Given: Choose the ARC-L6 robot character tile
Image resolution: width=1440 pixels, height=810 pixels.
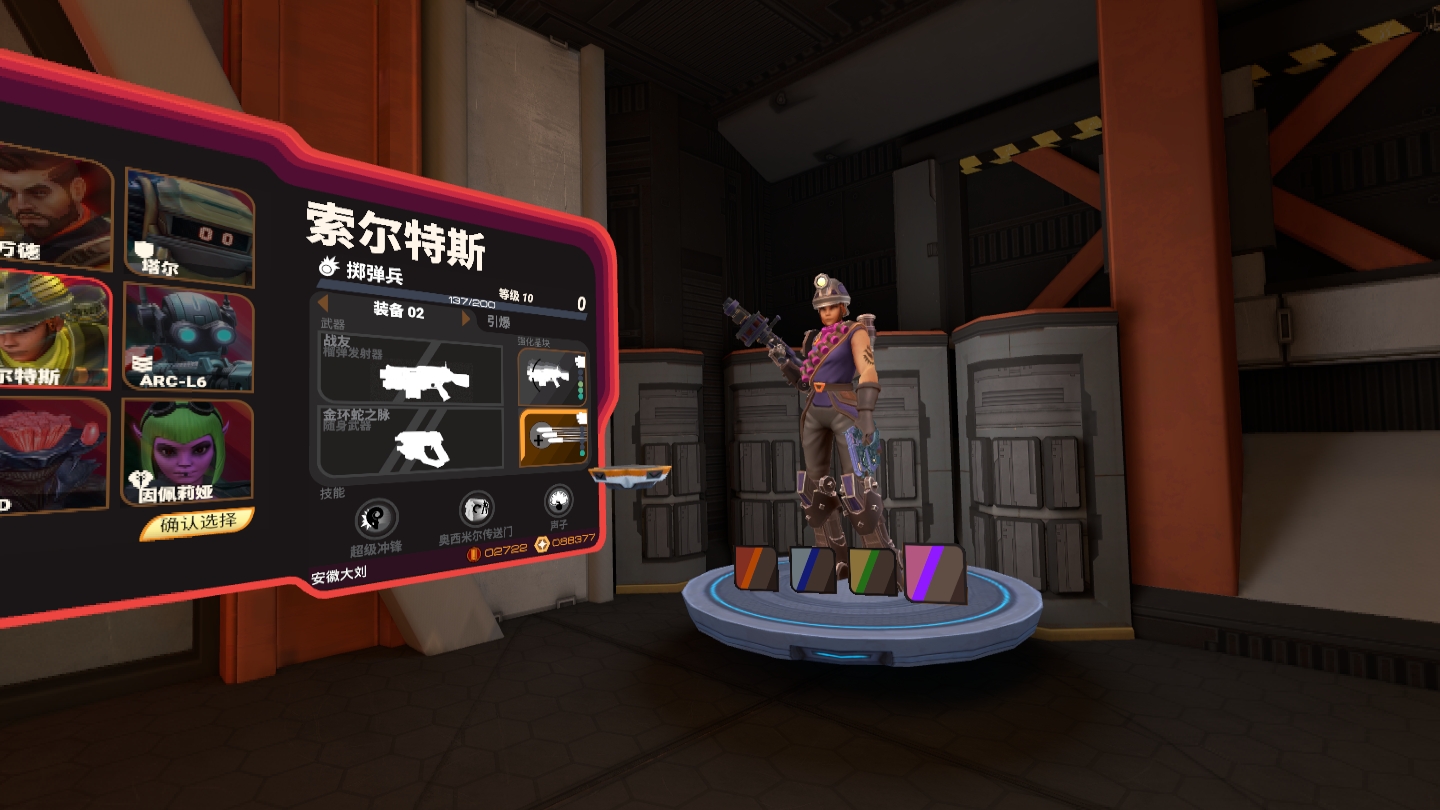Looking at the screenshot, I should (x=188, y=335).
